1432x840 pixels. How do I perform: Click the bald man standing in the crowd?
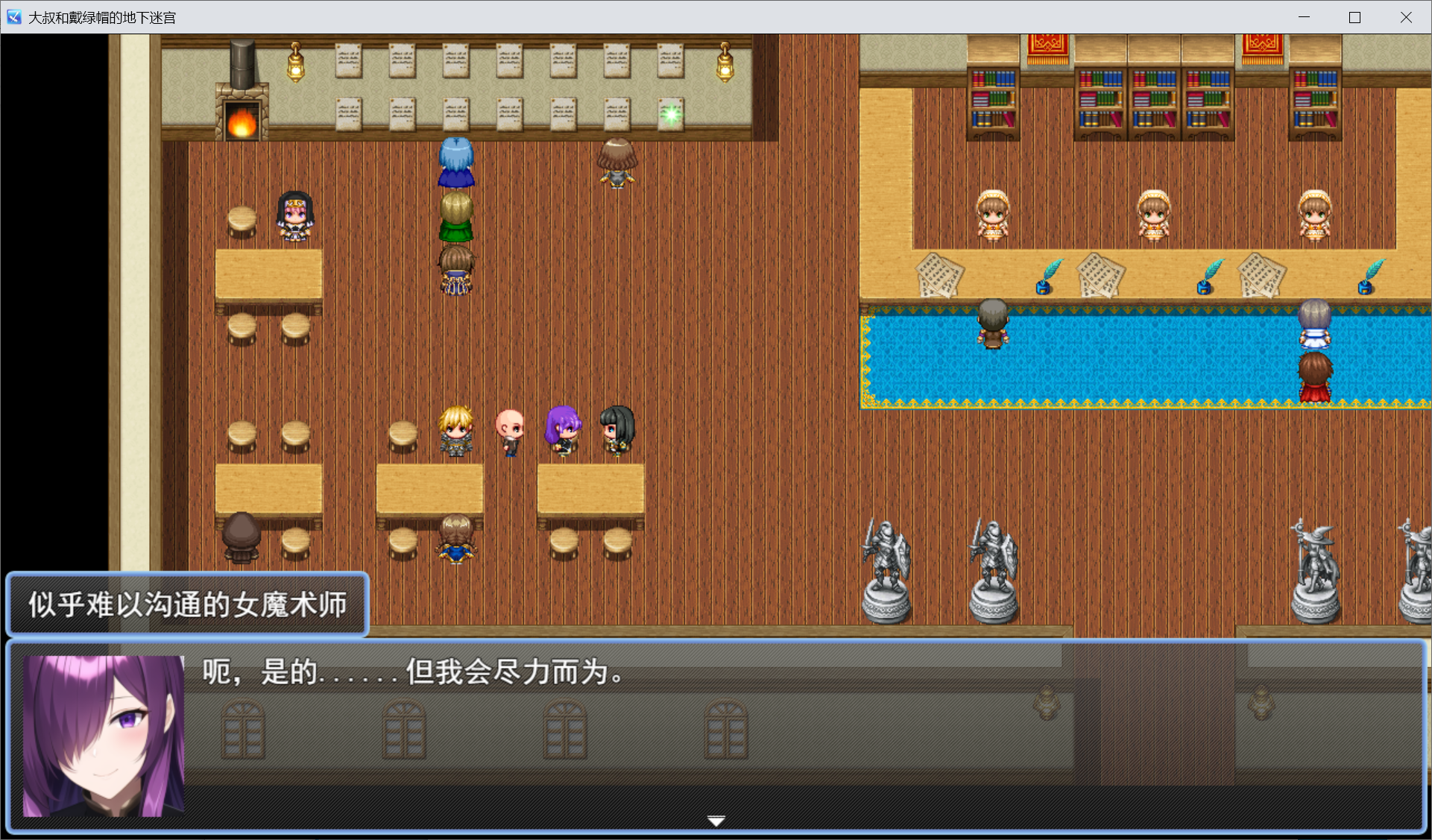point(510,432)
